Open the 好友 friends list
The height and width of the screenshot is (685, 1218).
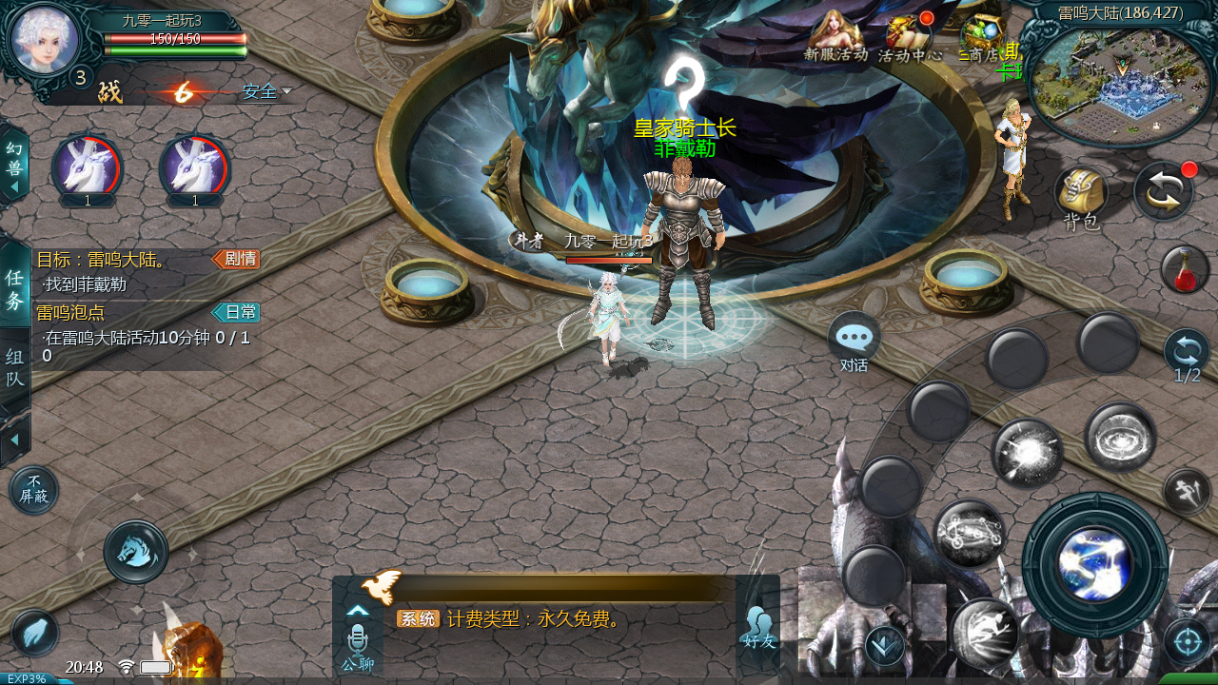pos(759,625)
